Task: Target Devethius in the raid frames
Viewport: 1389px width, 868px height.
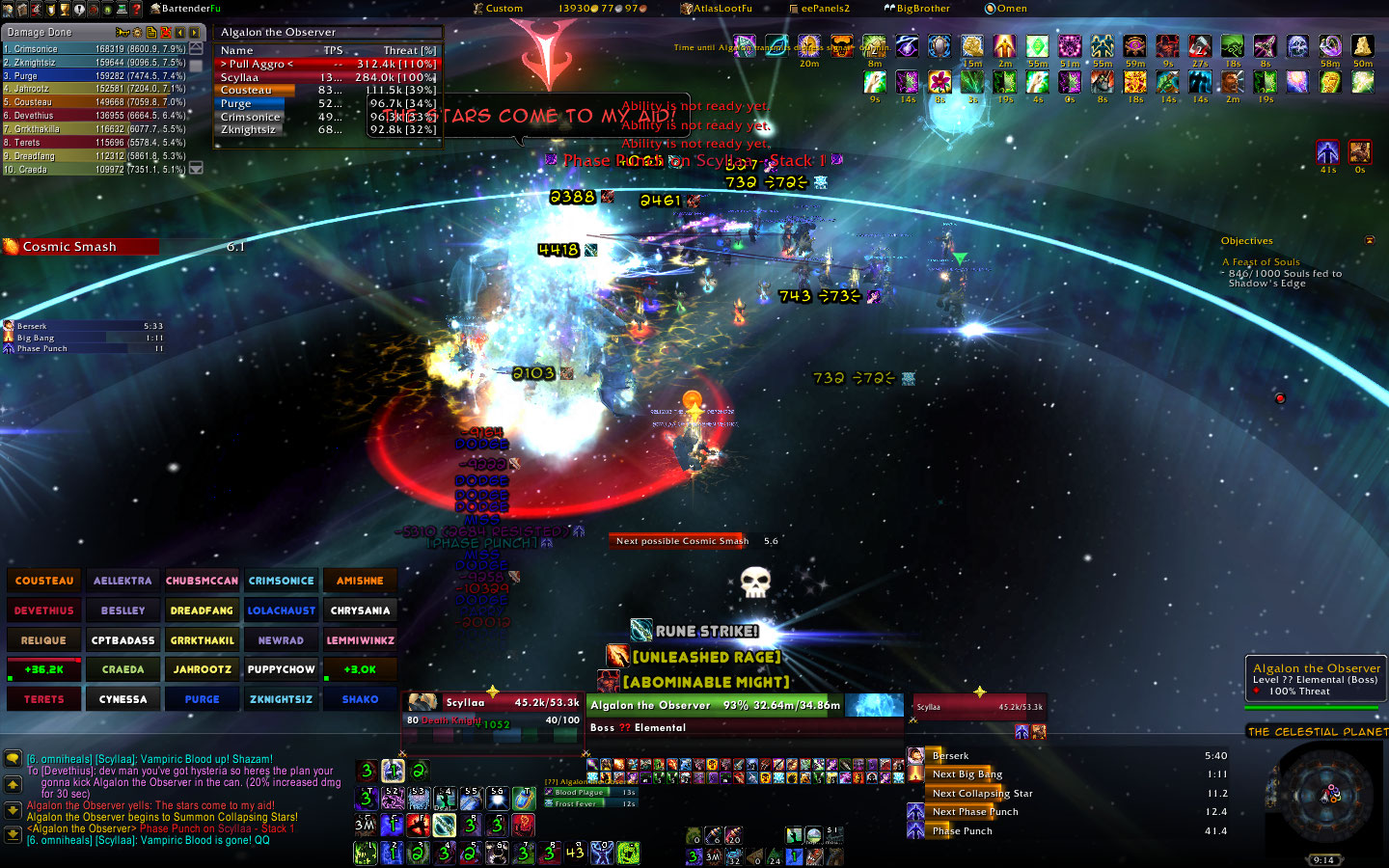Action: tap(44, 610)
